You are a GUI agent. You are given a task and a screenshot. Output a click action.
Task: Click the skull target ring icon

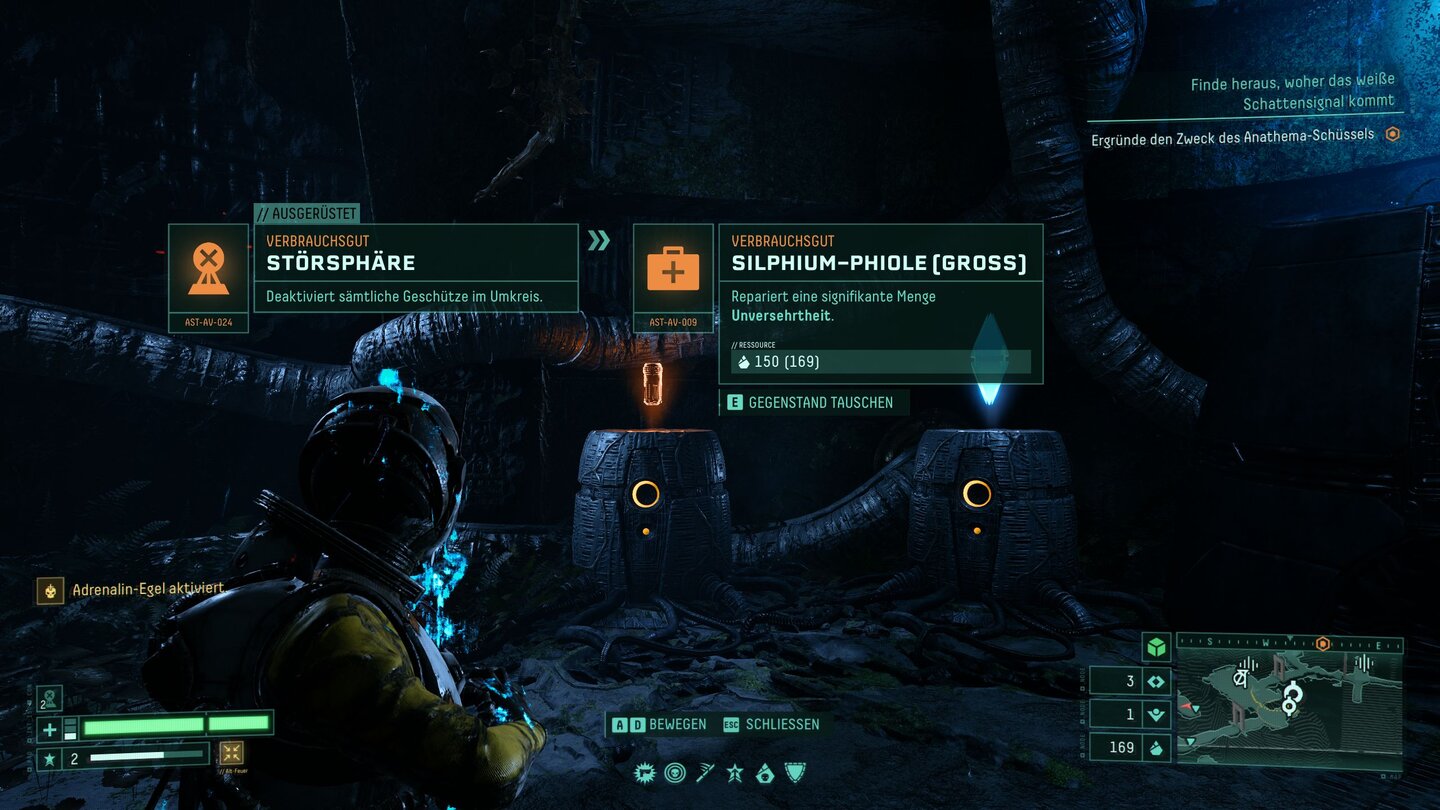click(x=675, y=772)
